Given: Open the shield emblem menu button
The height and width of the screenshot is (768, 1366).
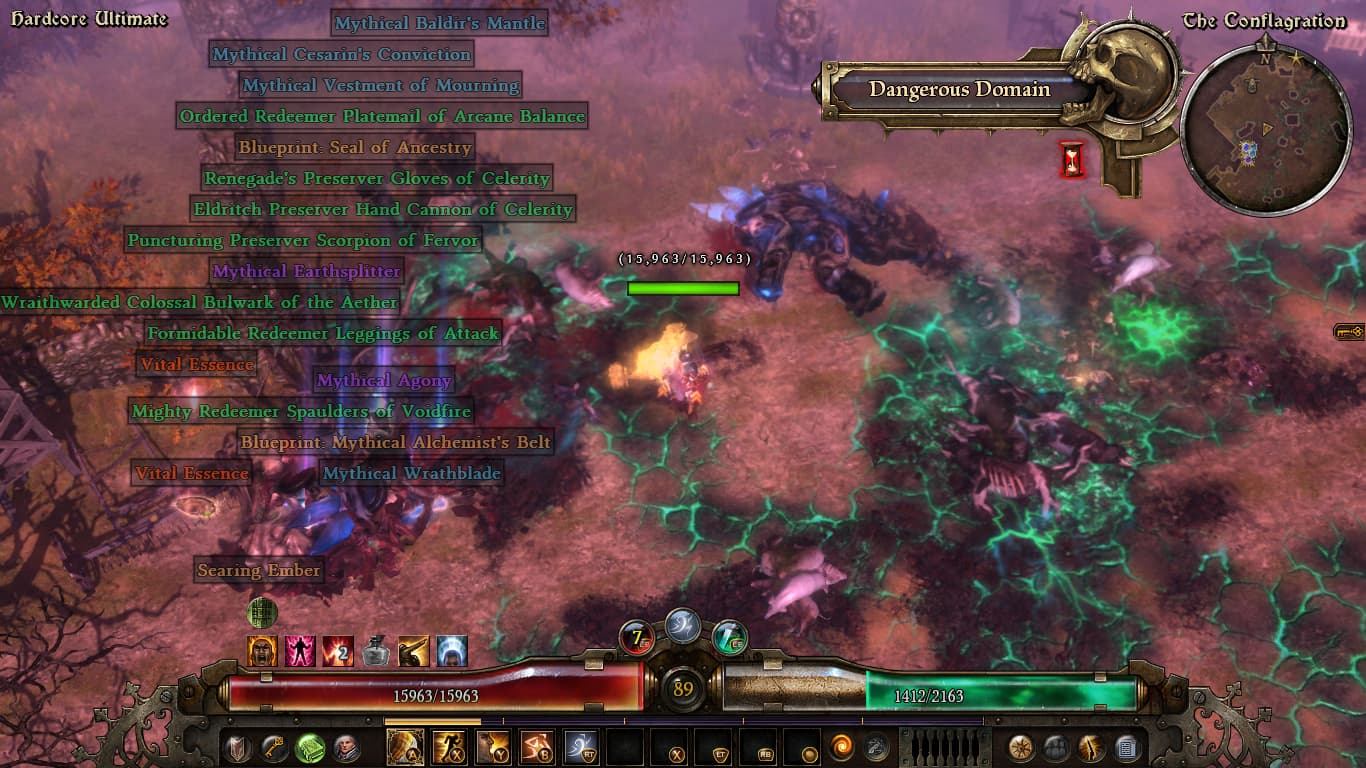Looking at the screenshot, I should click(x=238, y=748).
